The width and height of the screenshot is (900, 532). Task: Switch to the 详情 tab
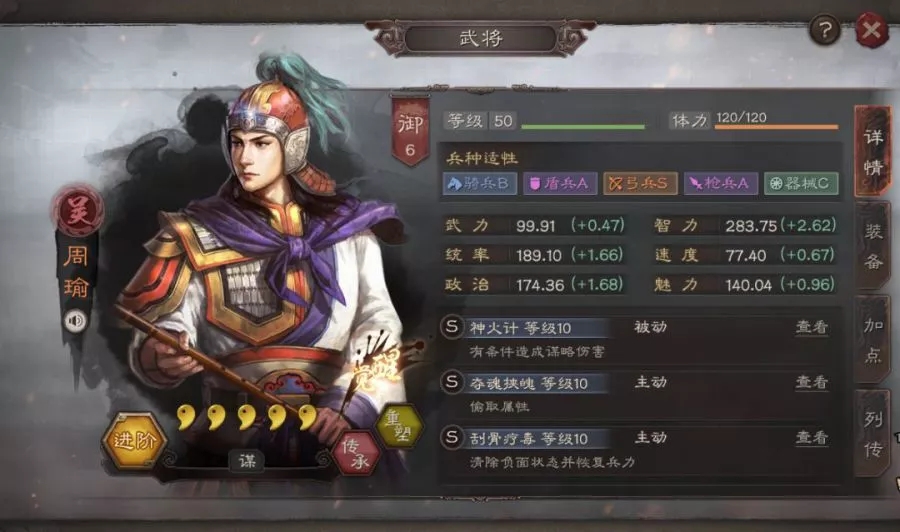(872, 152)
